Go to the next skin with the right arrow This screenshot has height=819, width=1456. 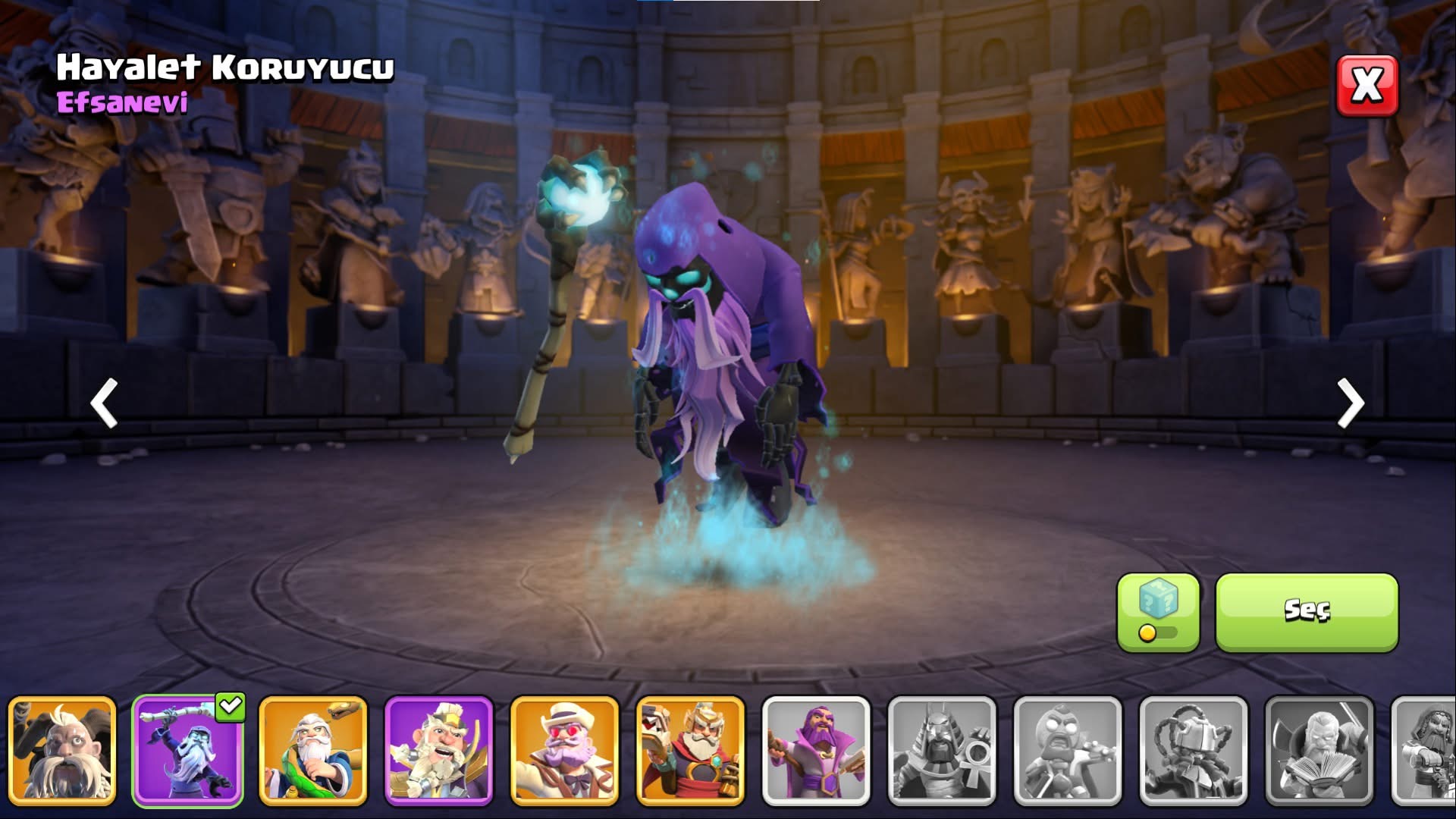1350,403
